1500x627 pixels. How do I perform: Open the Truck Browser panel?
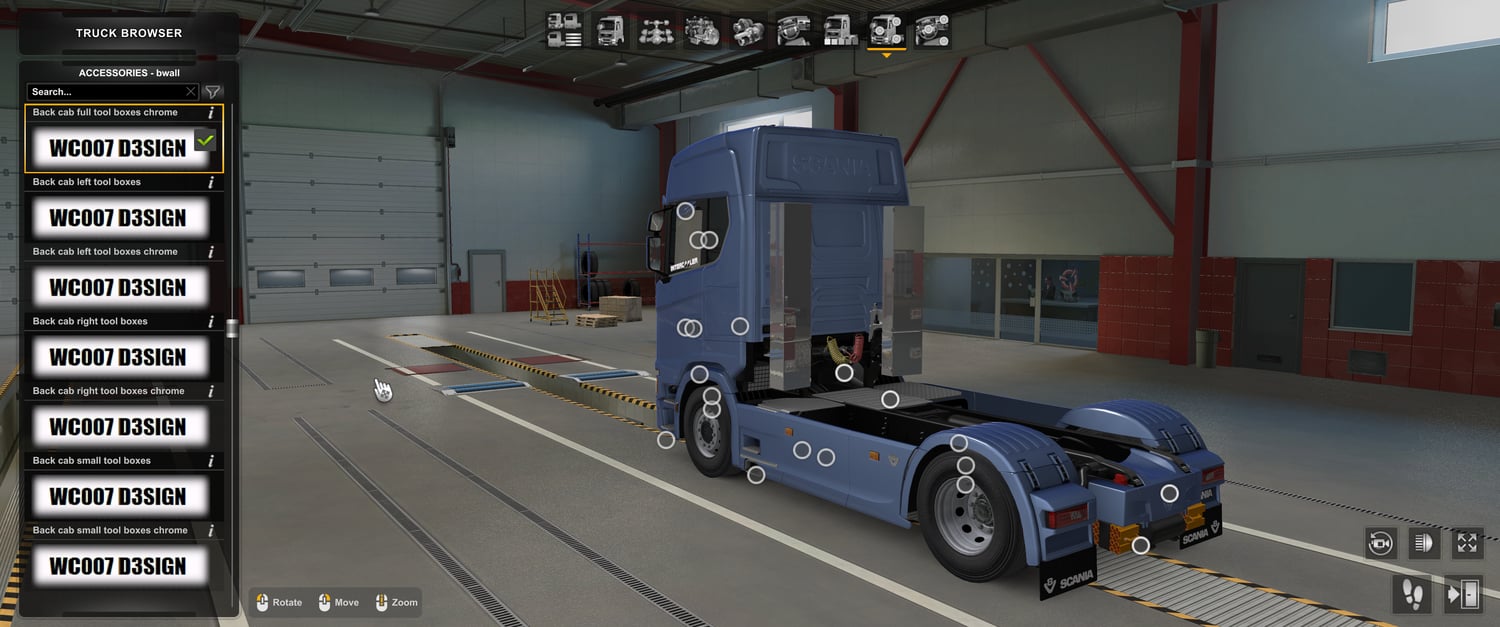129,33
